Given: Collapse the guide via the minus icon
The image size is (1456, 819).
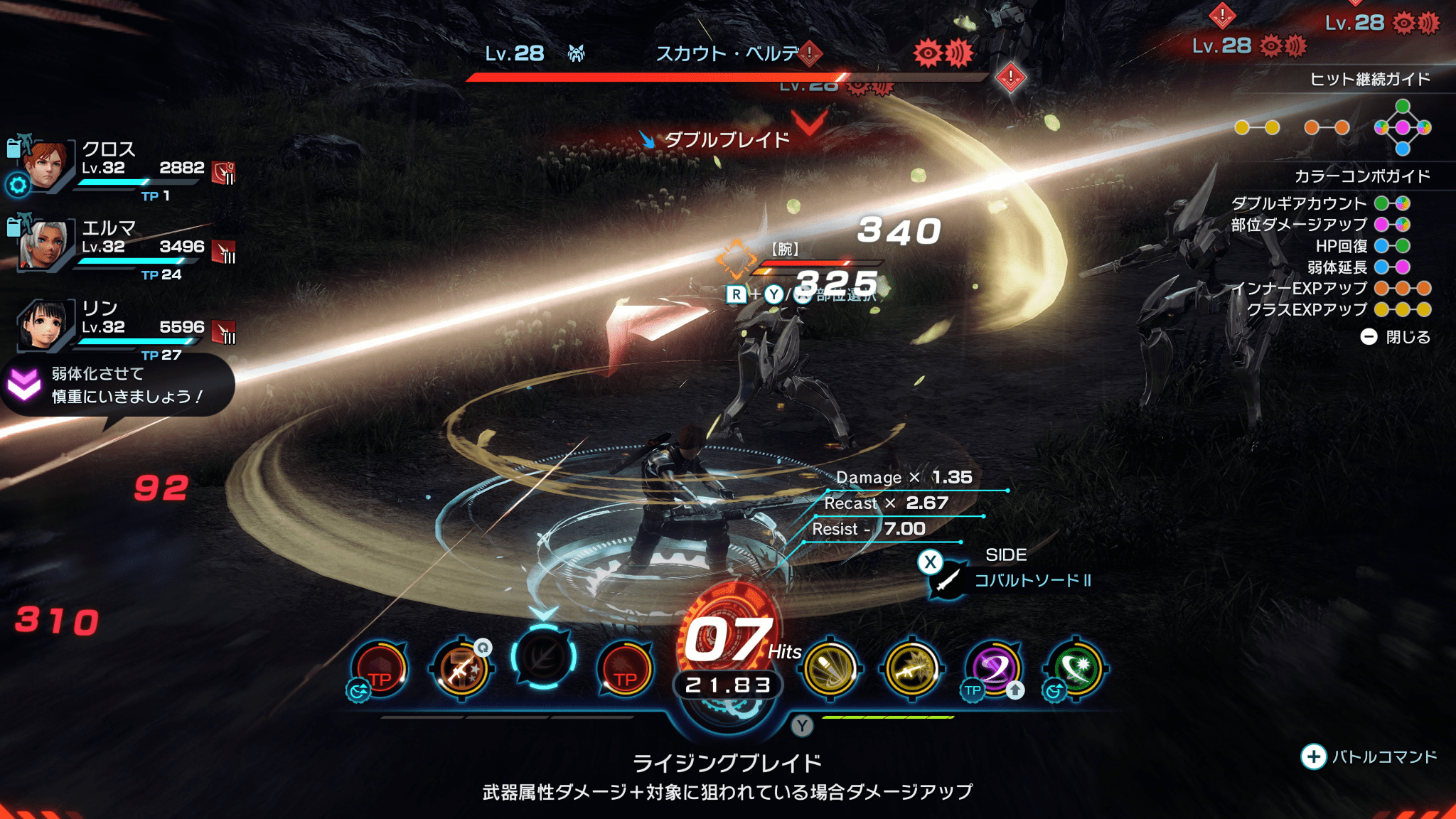Looking at the screenshot, I should [x=1370, y=338].
